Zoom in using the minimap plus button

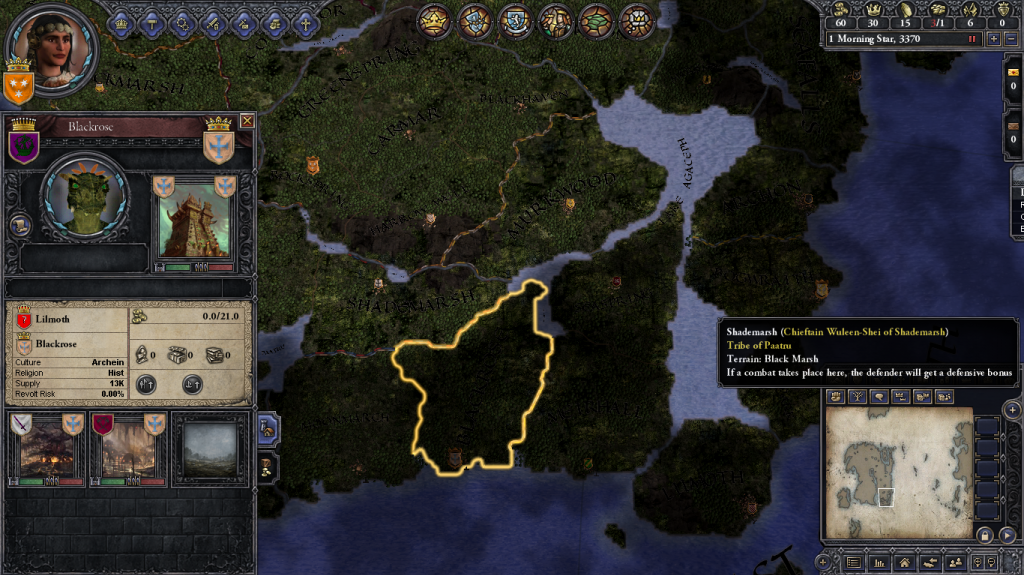(x=1011, y=410)
